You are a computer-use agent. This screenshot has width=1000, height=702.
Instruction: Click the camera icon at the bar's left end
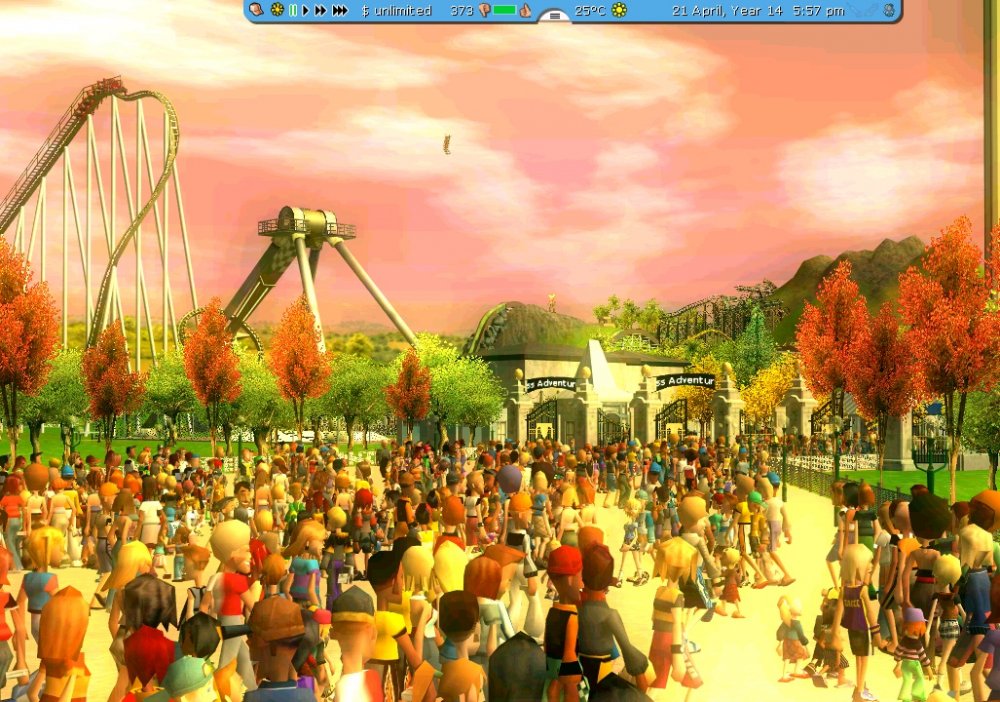tap(256, 10)
